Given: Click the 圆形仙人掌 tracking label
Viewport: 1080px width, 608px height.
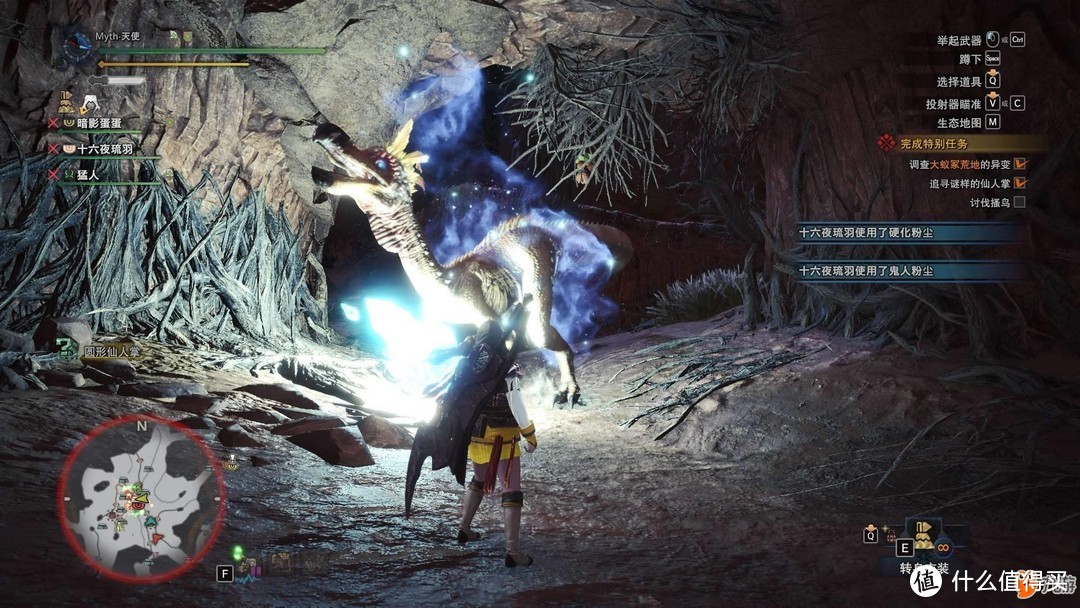Looking at the screenshot, I should (110, 350).
